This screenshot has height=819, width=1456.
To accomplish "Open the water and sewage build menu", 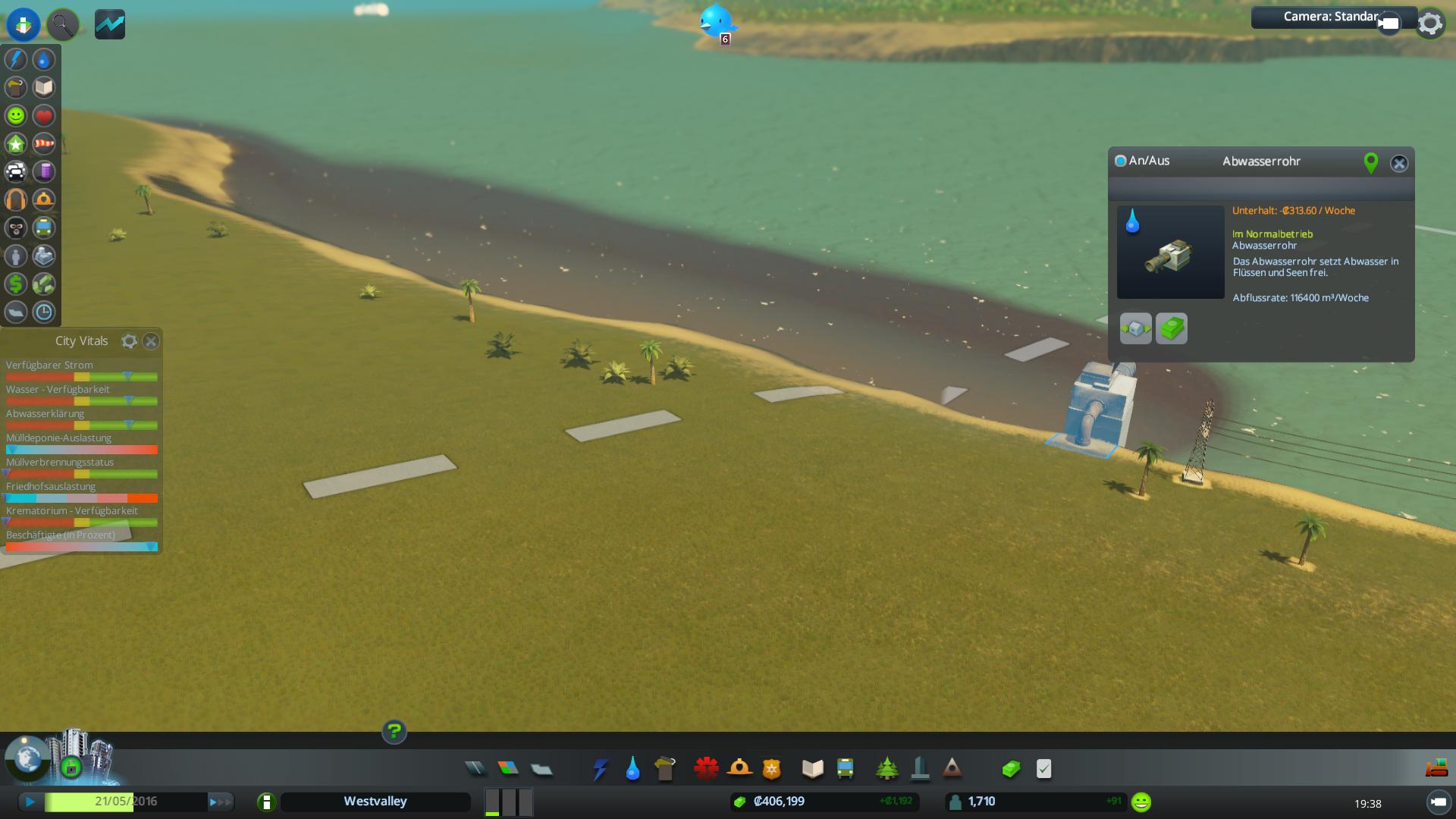I will point(632,769).
